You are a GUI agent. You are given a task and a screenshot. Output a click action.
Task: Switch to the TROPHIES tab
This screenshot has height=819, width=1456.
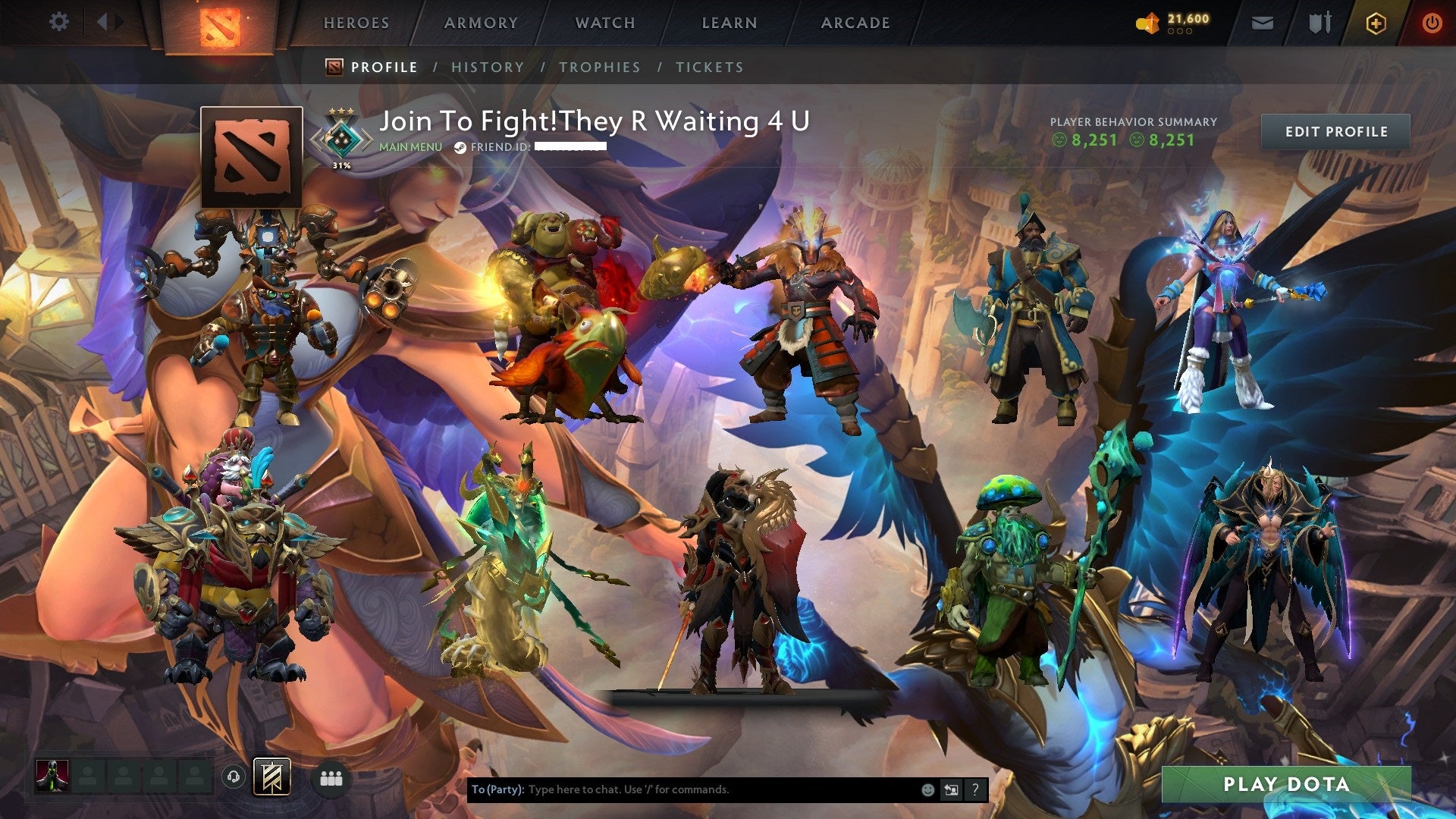pos(600,67)
